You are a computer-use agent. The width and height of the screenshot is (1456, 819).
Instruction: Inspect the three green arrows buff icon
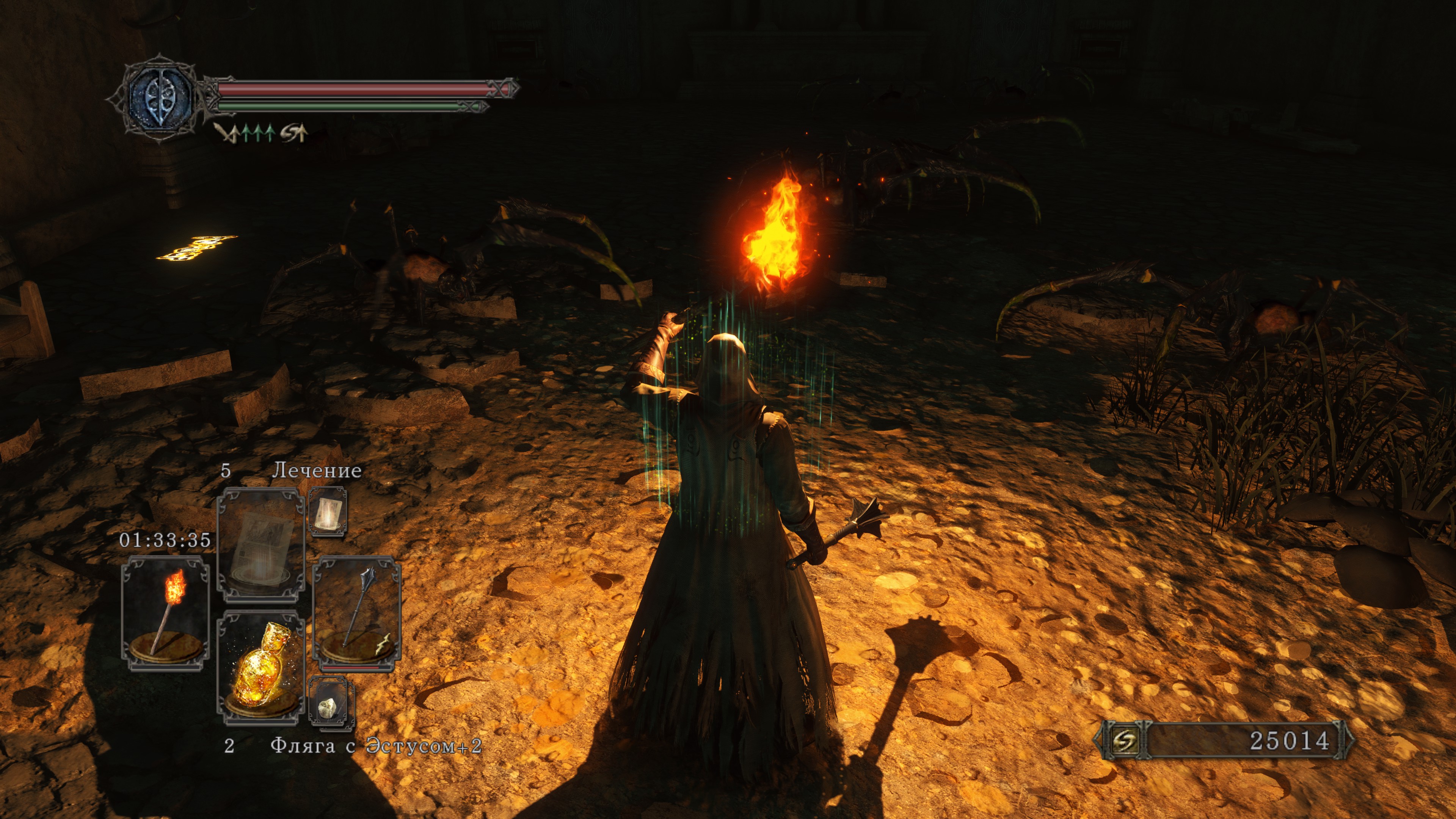[x=258, y=133]
